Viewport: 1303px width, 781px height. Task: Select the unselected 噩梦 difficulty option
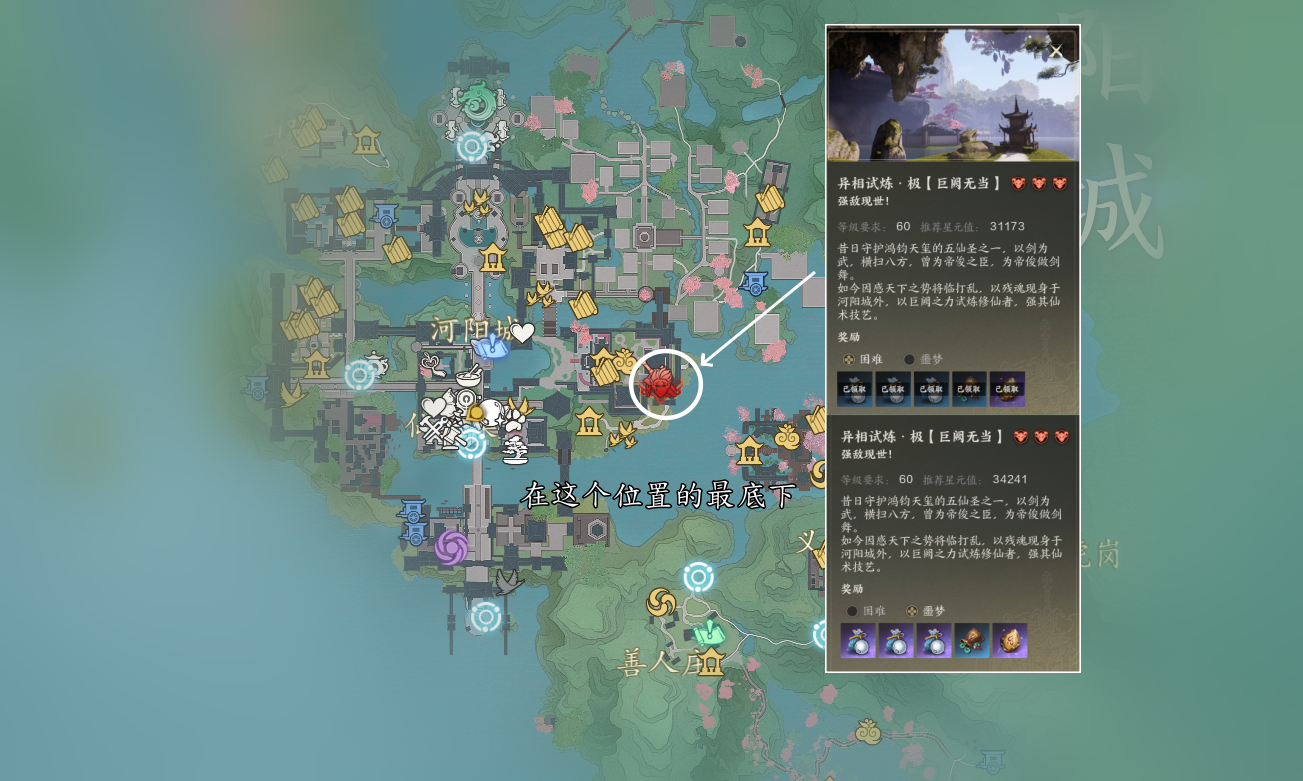pos(909,359)
